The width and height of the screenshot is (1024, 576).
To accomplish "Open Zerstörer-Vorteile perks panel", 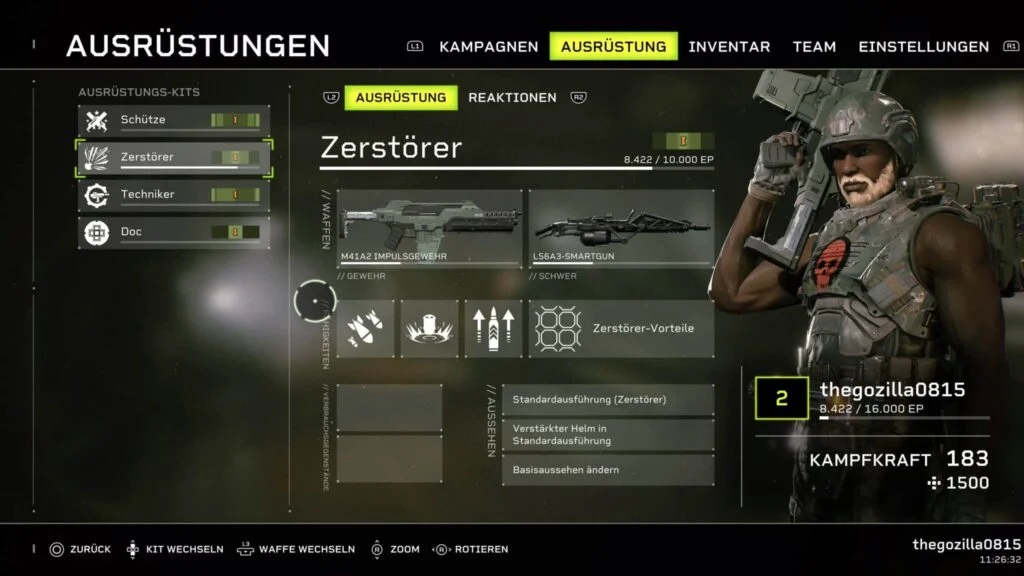I will (x=621, y=329).
